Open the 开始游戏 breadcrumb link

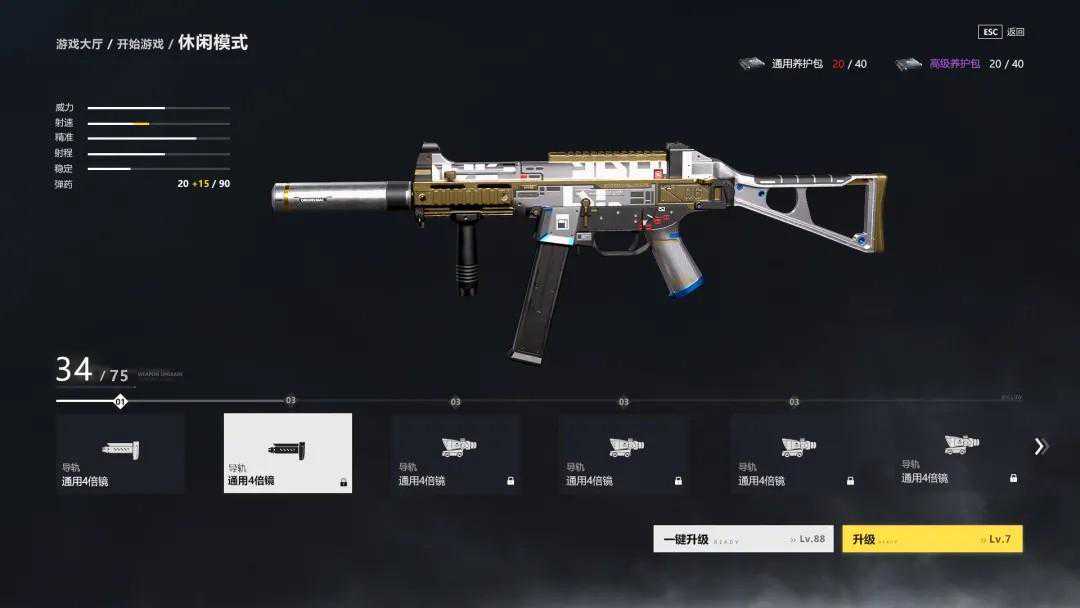140,45
